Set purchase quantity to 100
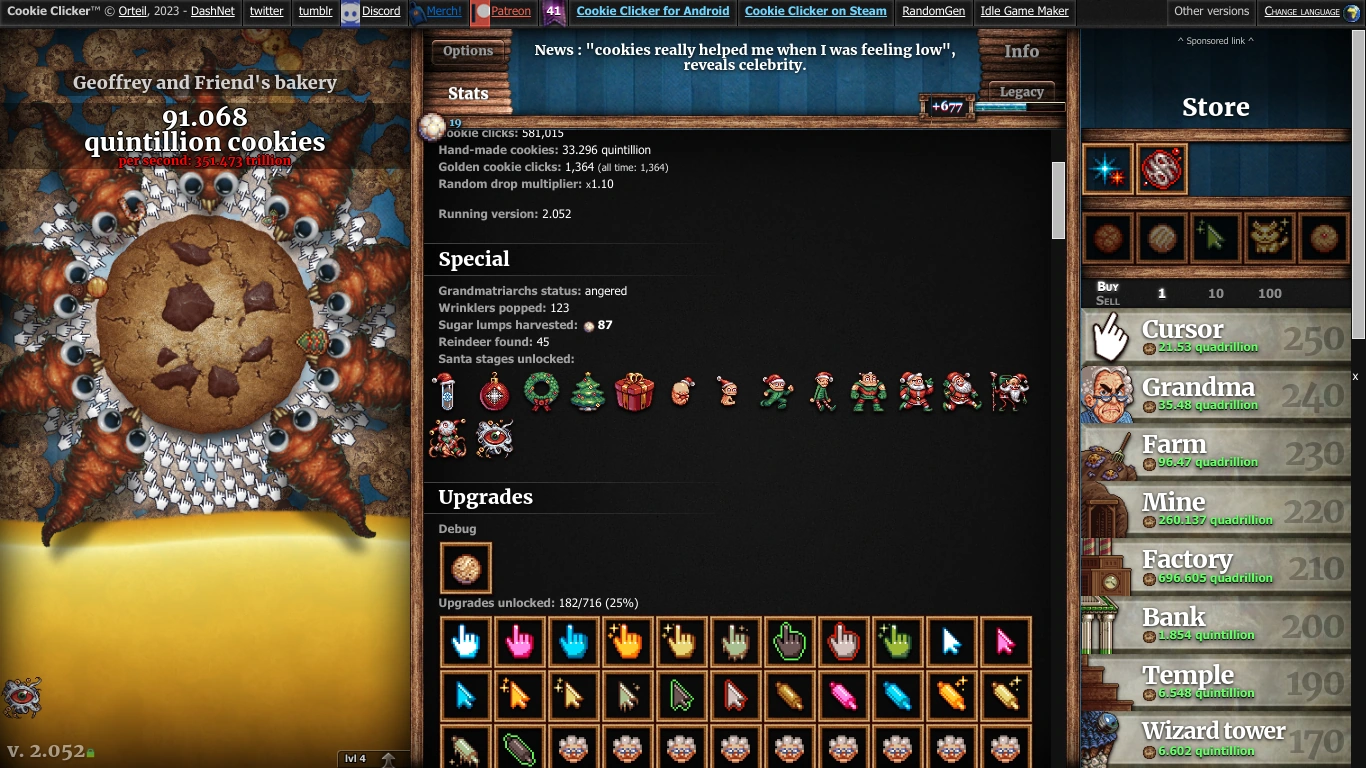 pyautogui.click(x=1269, y=293)
